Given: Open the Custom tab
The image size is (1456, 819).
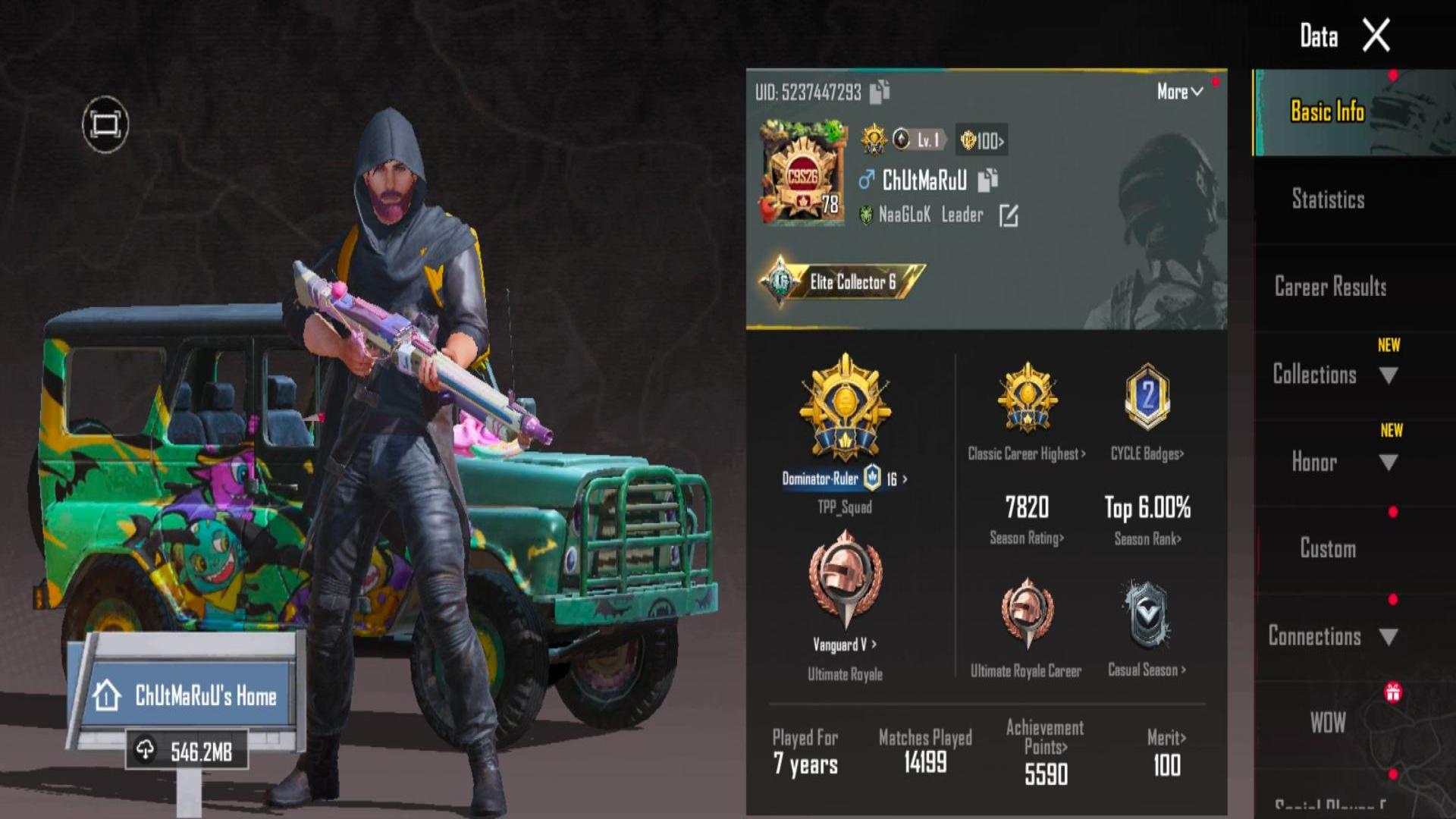Looking at the screenshot, I should click(1328, 549).
